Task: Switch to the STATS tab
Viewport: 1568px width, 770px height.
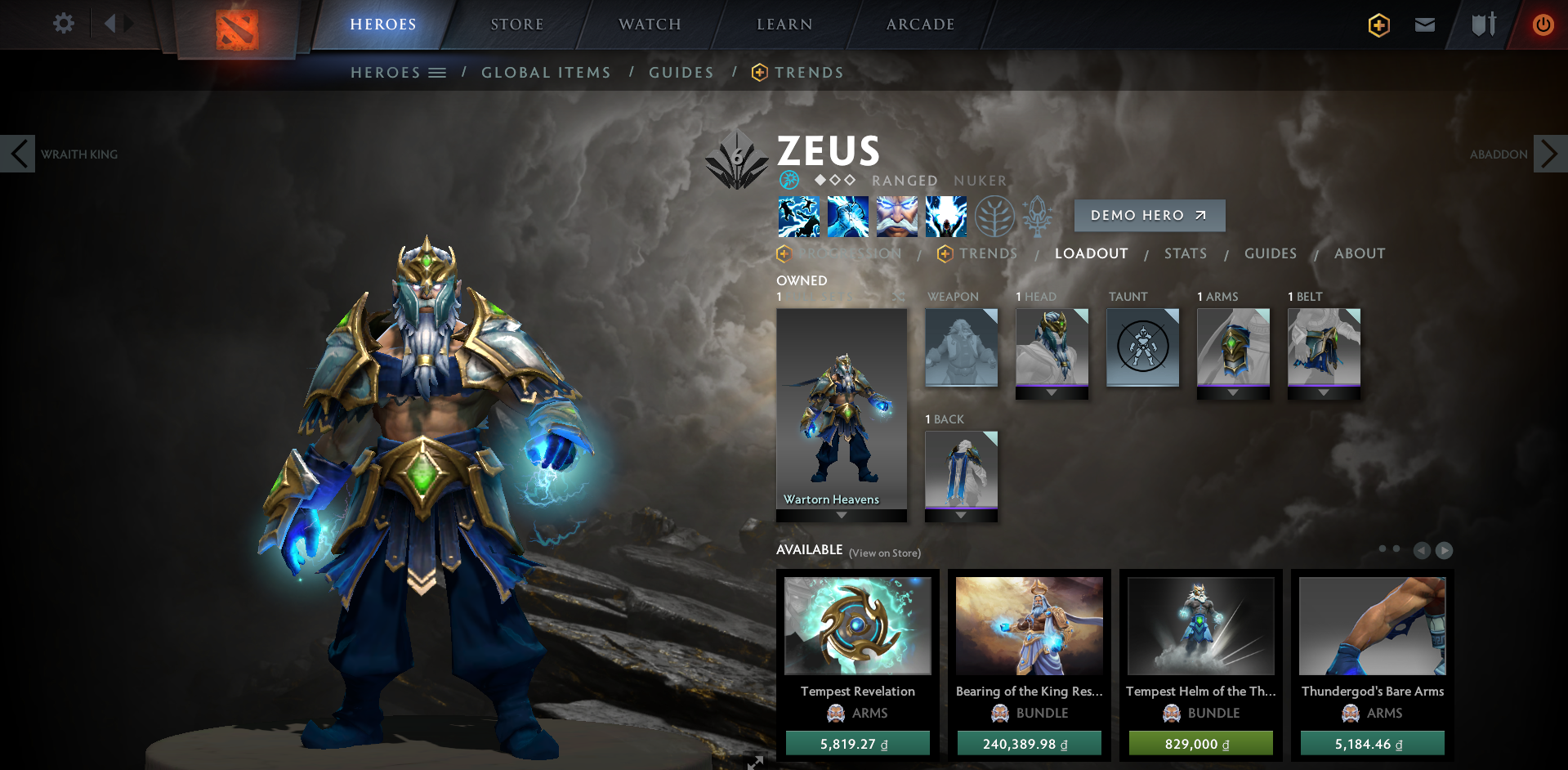Action: 1186,253
